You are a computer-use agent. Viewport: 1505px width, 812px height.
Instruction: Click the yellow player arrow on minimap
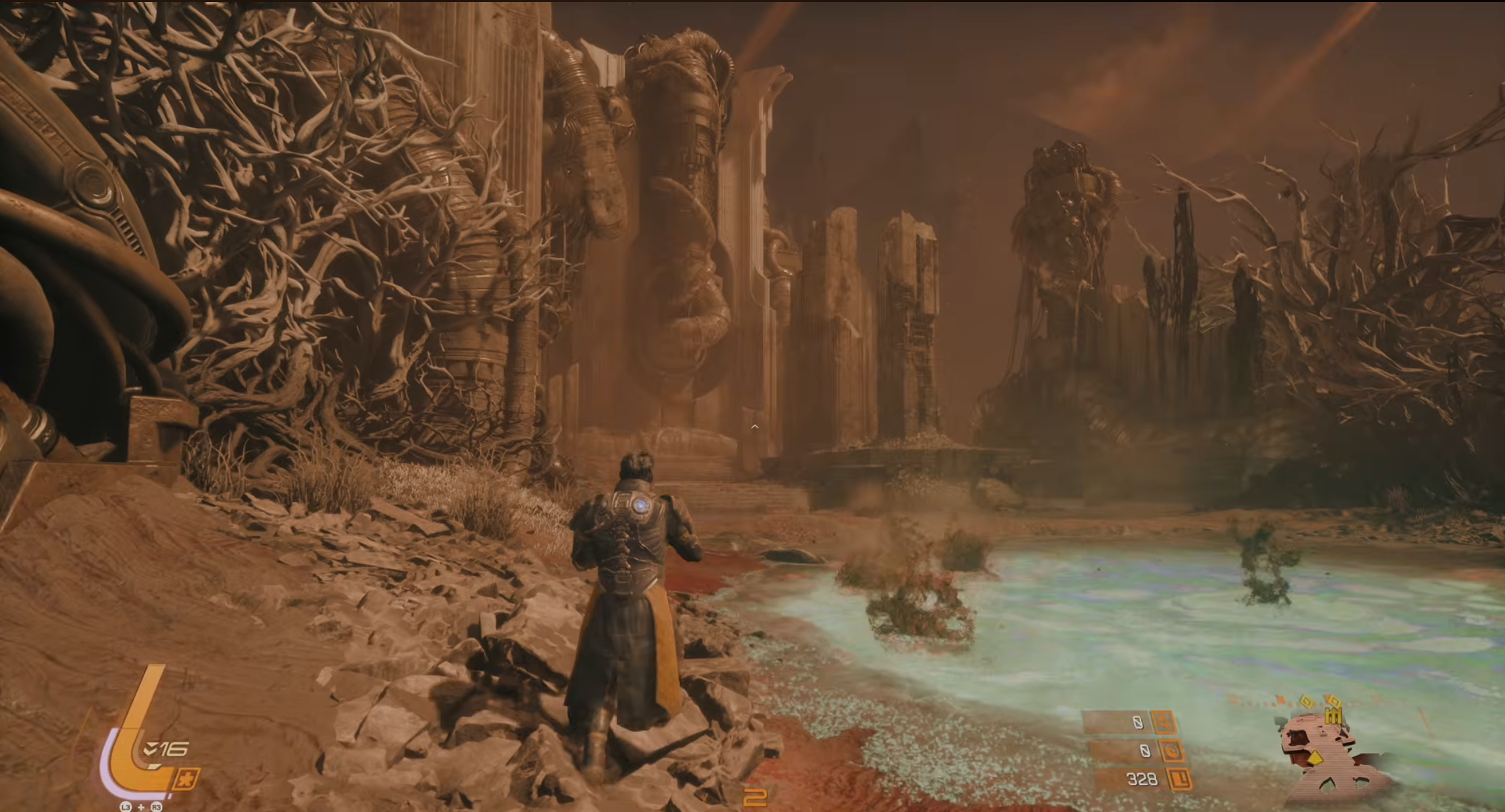pos(1316,759)
